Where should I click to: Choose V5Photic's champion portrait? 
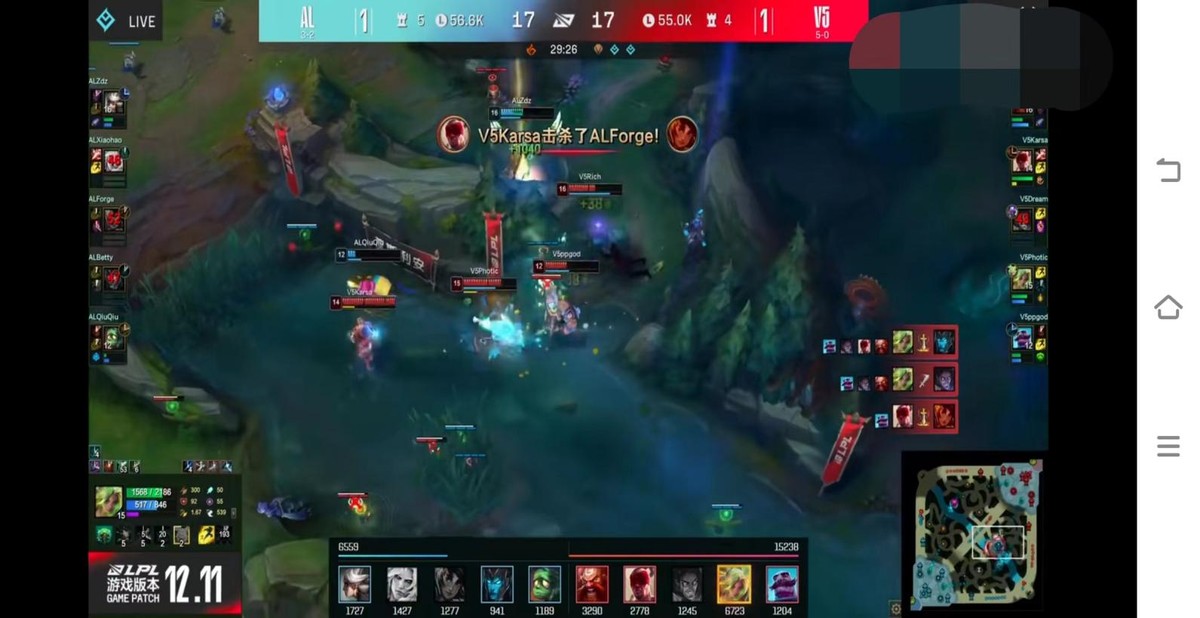click(1022, 279)
